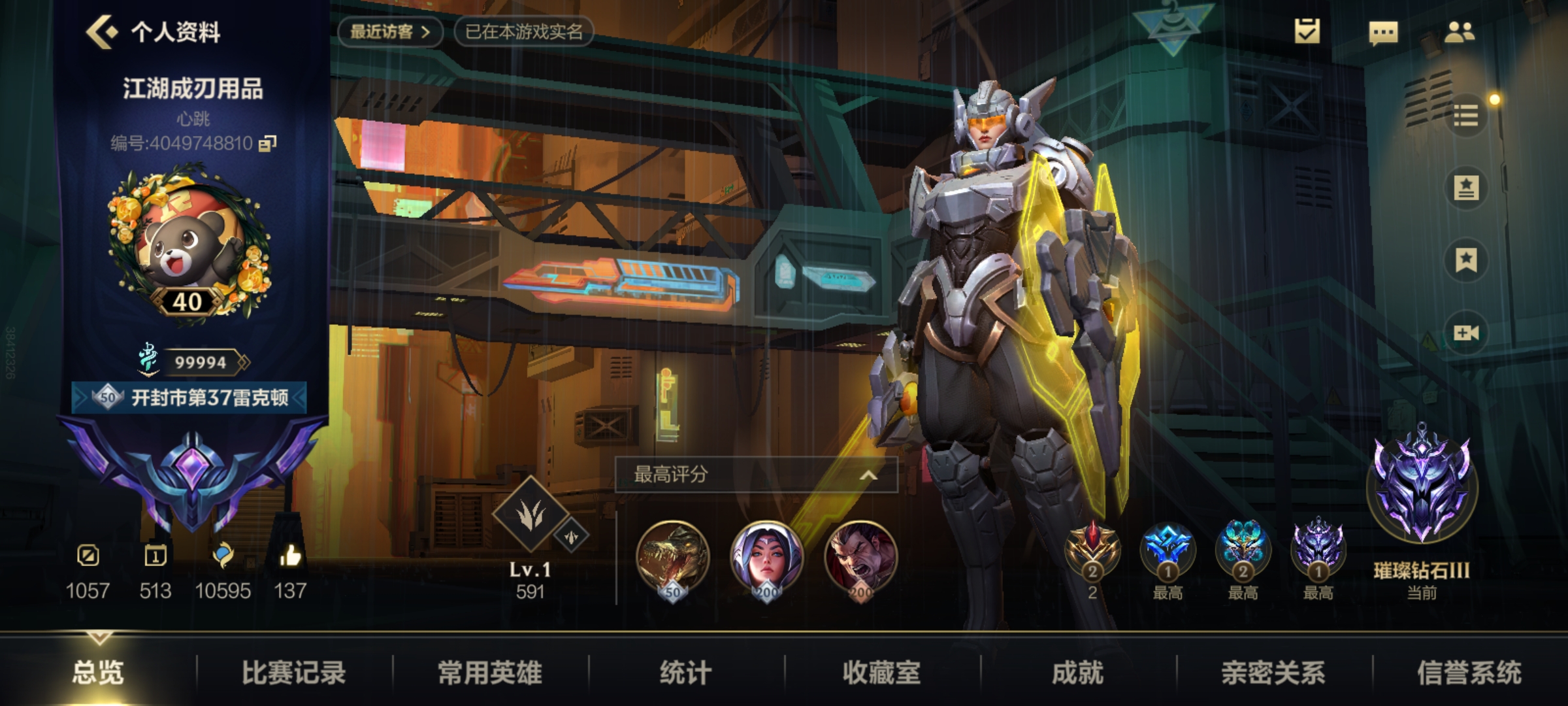Switch to the 比赛记录 tab
1568x706 pixels.
[293, 672]
